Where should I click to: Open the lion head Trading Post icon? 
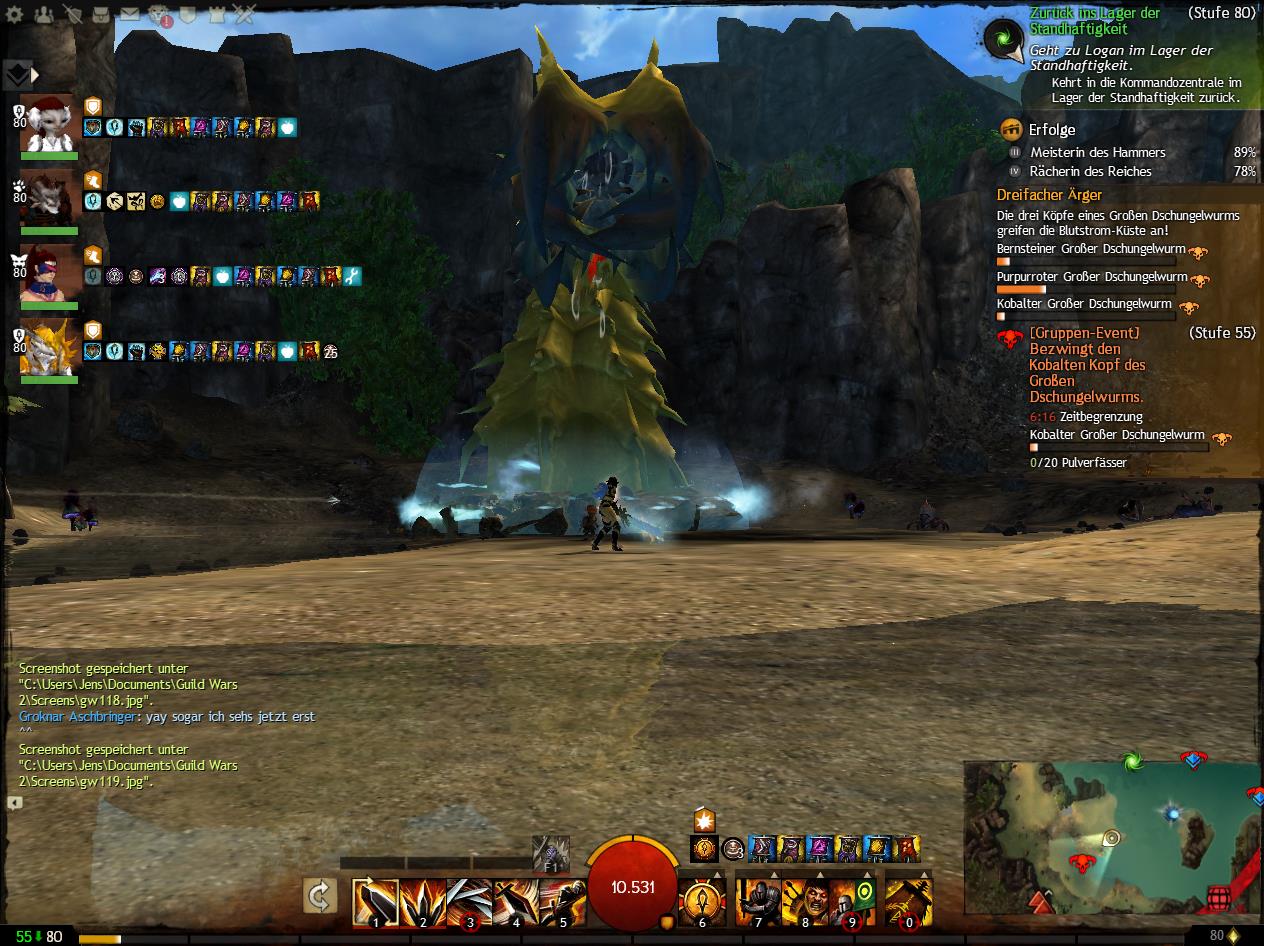tap(160, 15)
